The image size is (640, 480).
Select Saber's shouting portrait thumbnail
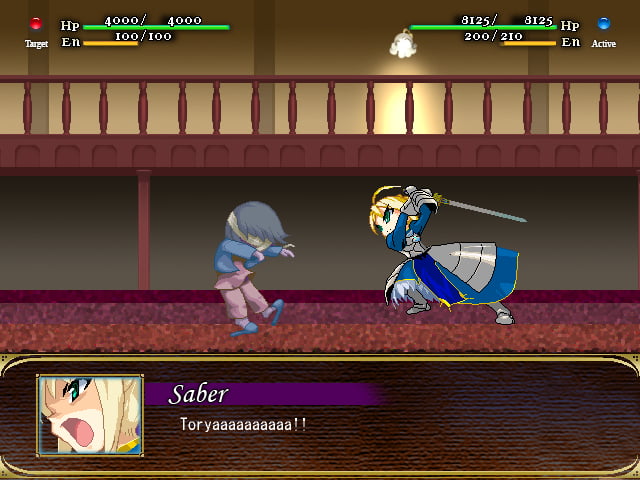point(90,415)
